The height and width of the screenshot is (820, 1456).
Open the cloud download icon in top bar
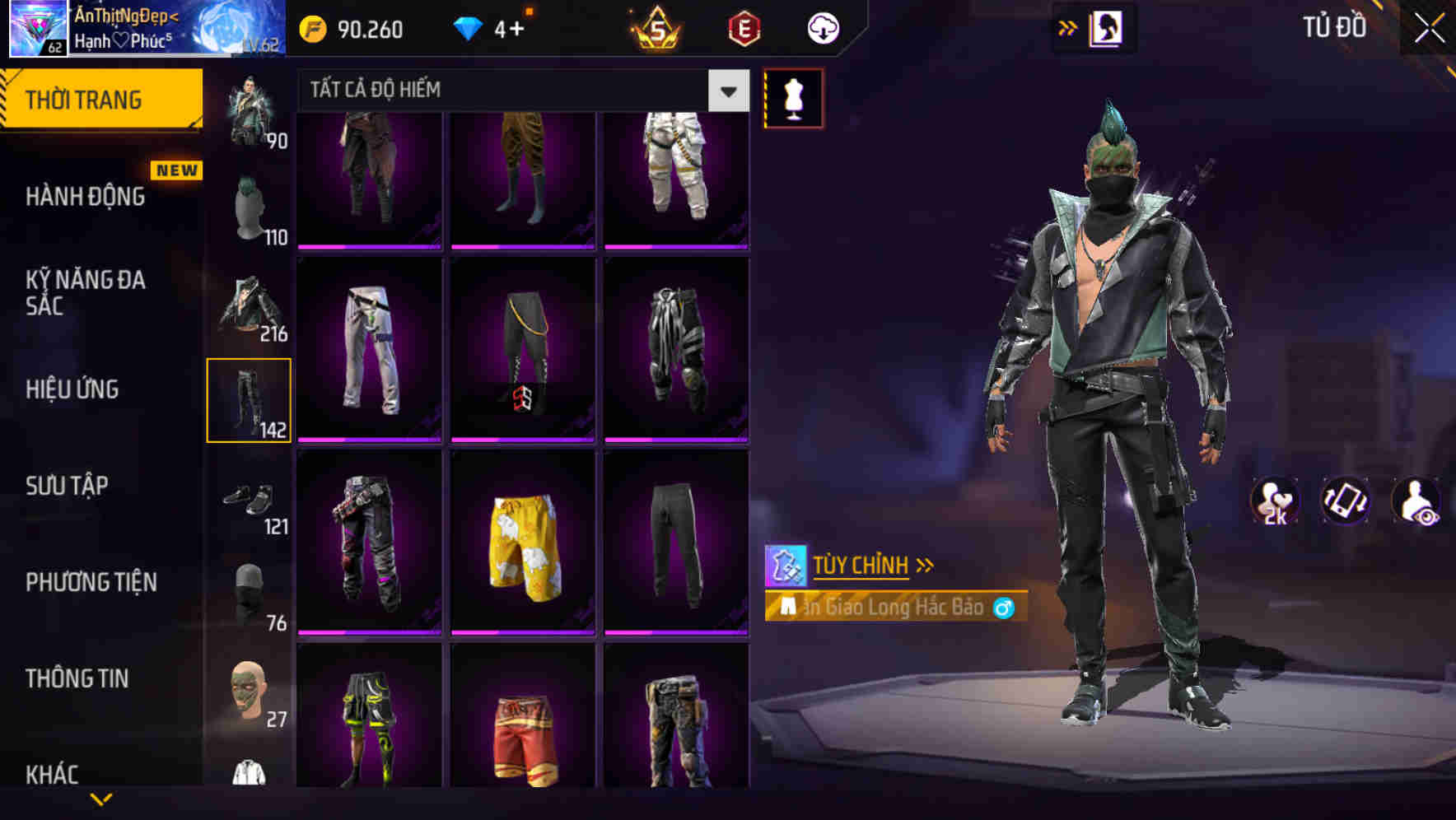pyautogui.click(x=822, y=27)
